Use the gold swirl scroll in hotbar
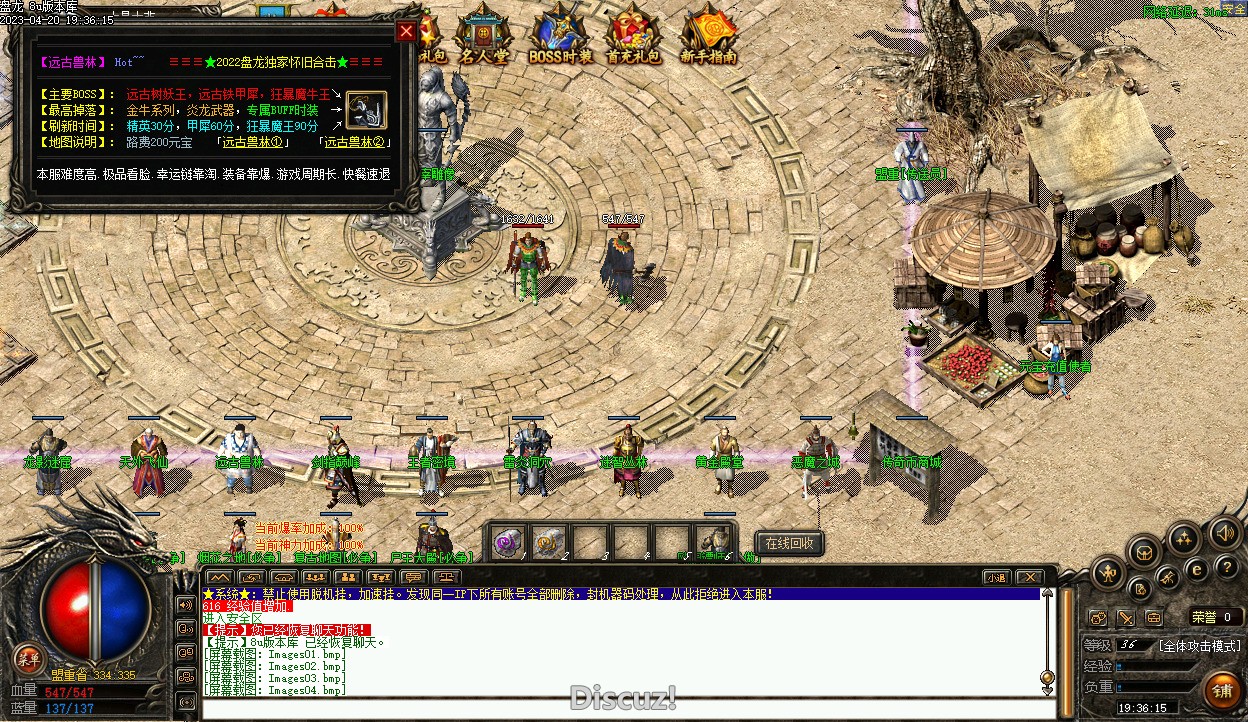This screenshot has width=1248, height=722. (x=549, y=542)
